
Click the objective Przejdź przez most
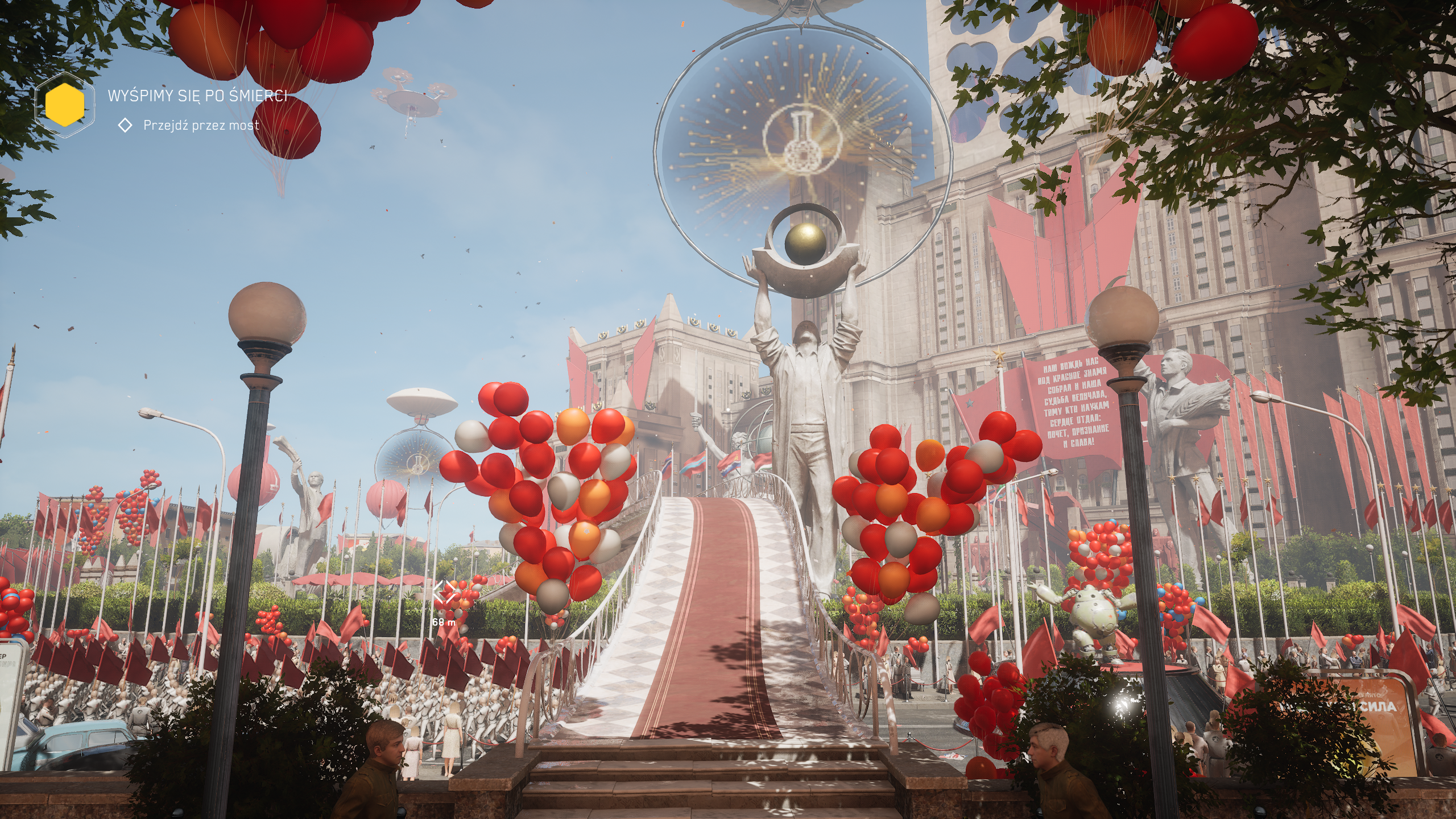pos(201,125)
